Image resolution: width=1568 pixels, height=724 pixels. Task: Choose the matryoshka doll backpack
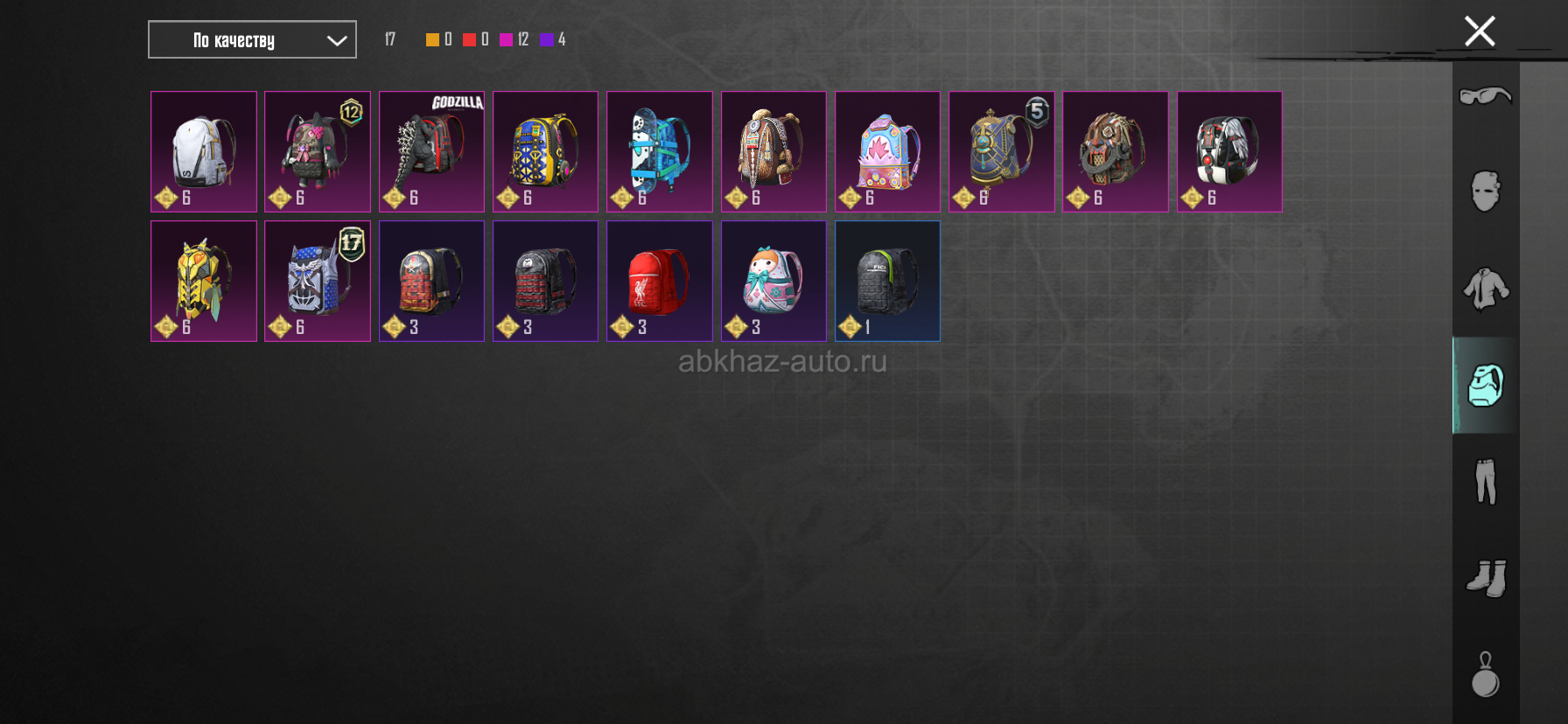773,281
